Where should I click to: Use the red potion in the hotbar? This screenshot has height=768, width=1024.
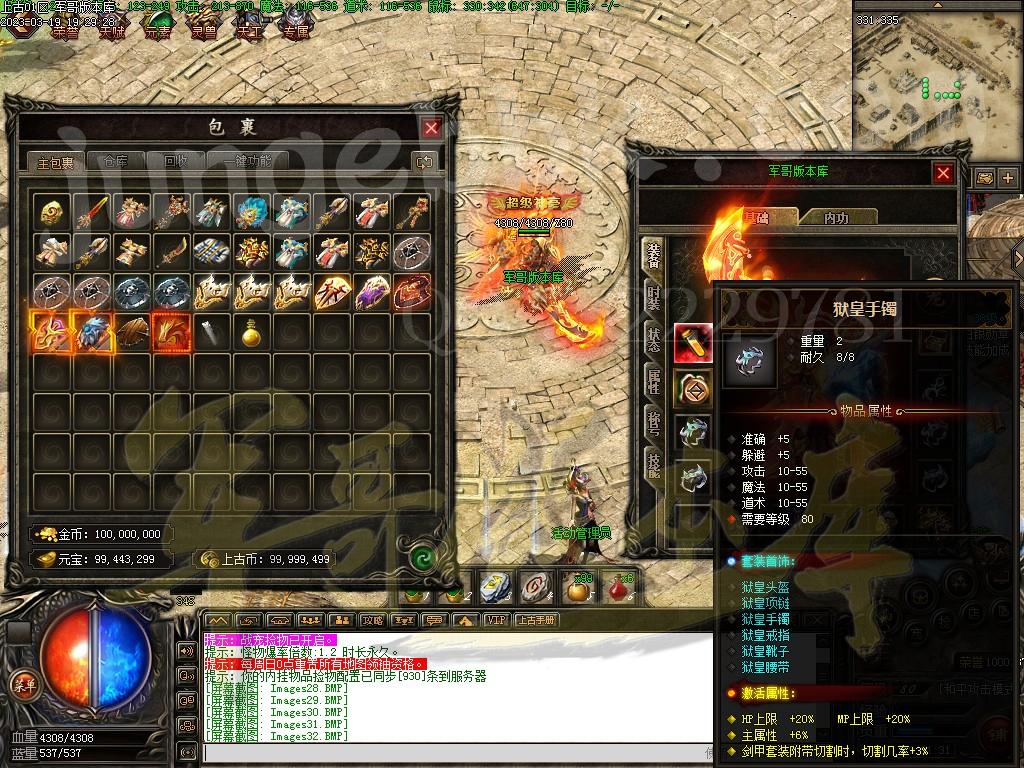(x=620, y=589)
